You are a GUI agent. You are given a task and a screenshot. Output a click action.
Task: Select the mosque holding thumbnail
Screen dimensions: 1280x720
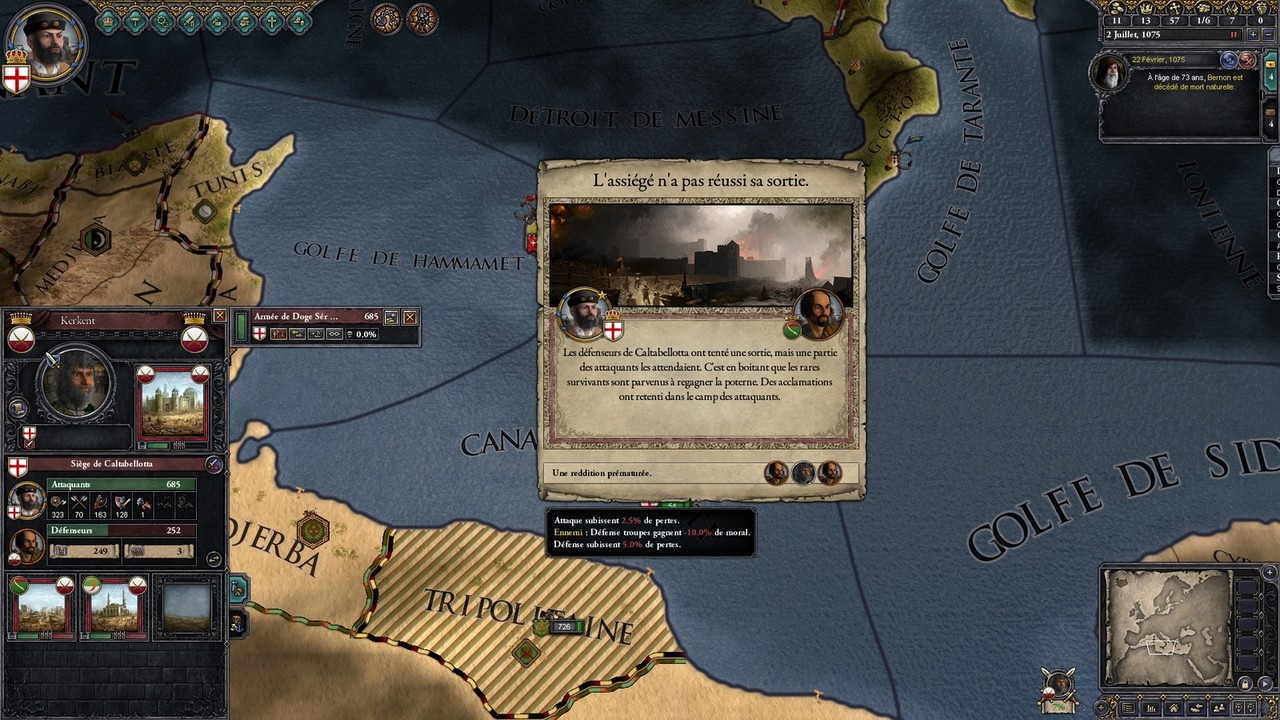(111, 607)
